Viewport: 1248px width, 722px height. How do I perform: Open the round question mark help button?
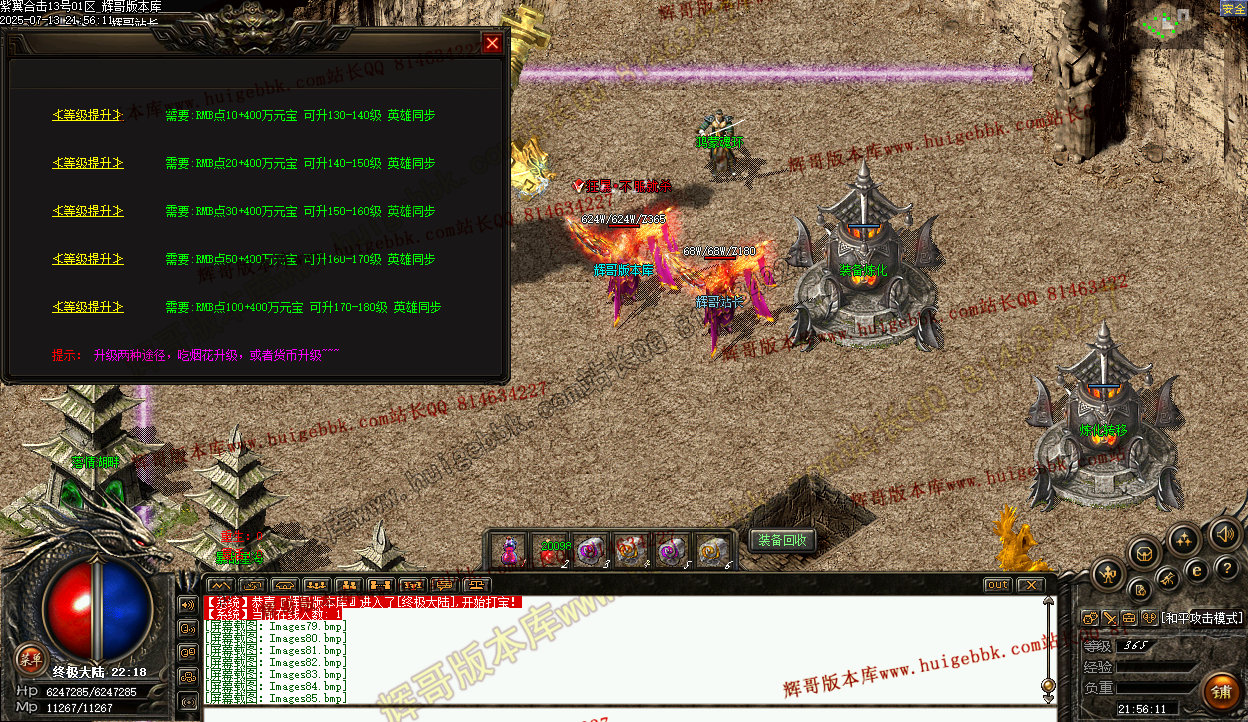pos(1227,568)
